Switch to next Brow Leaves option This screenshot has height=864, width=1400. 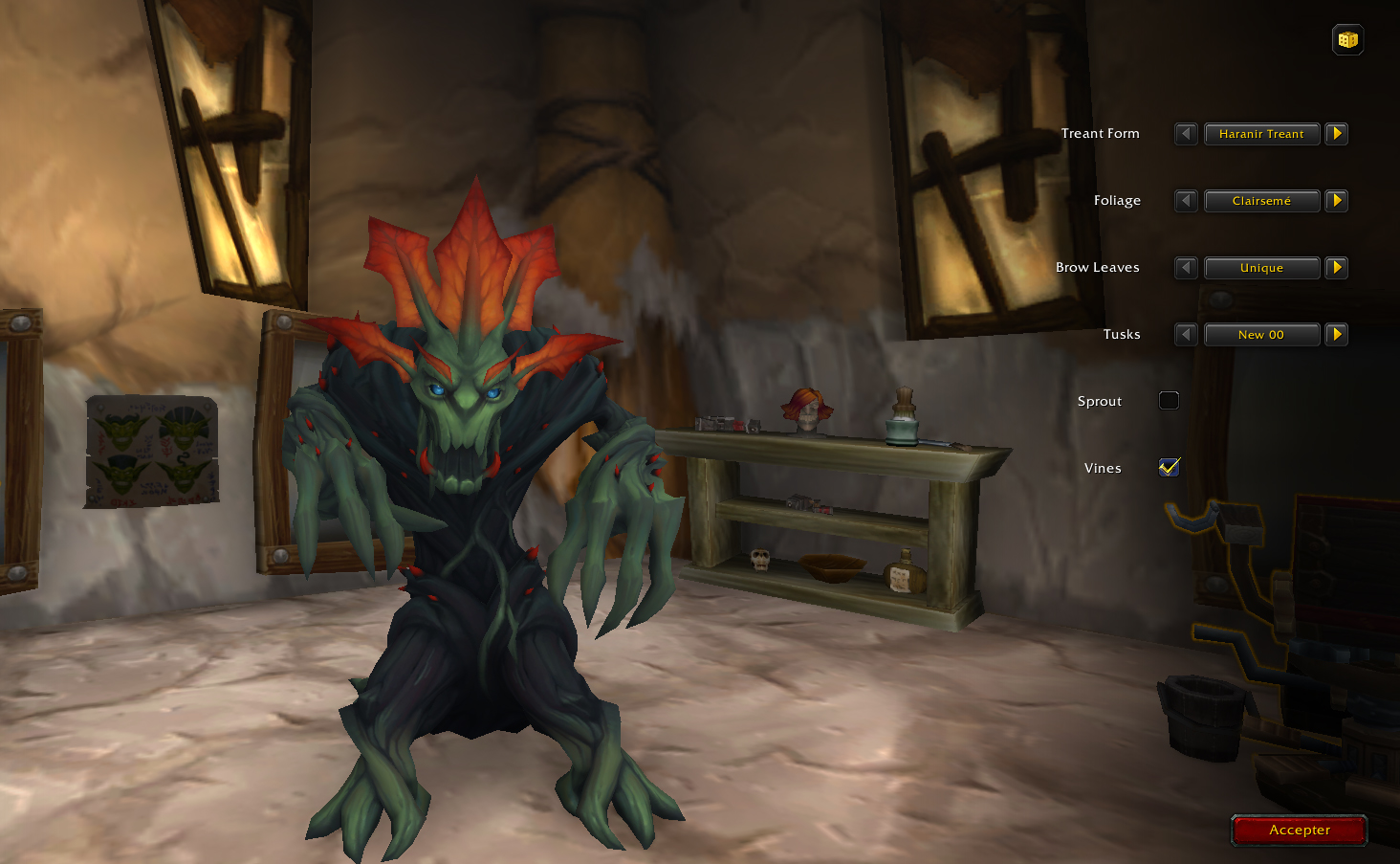1337,268
